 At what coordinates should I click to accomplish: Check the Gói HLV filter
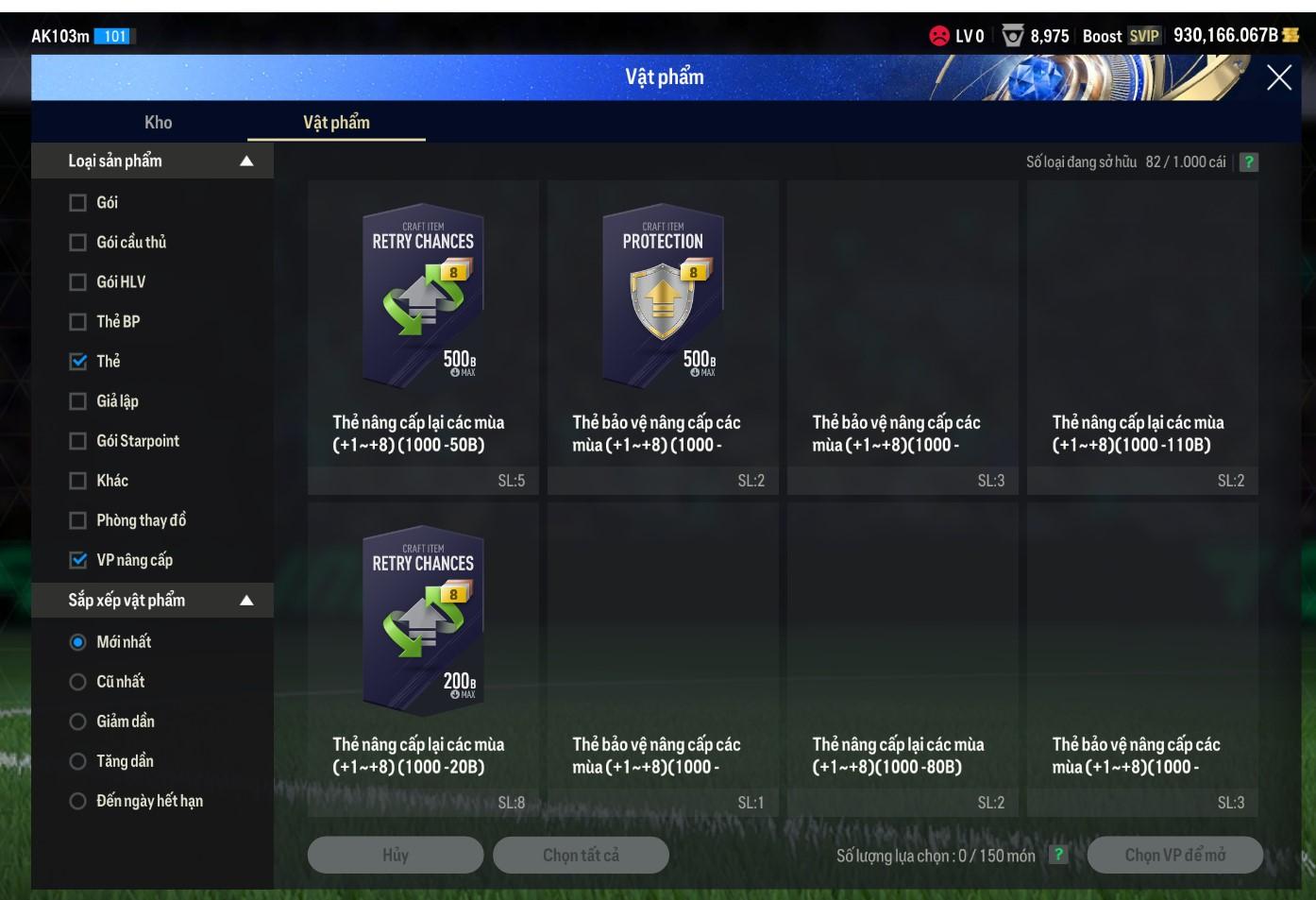[x=78, y=282]
